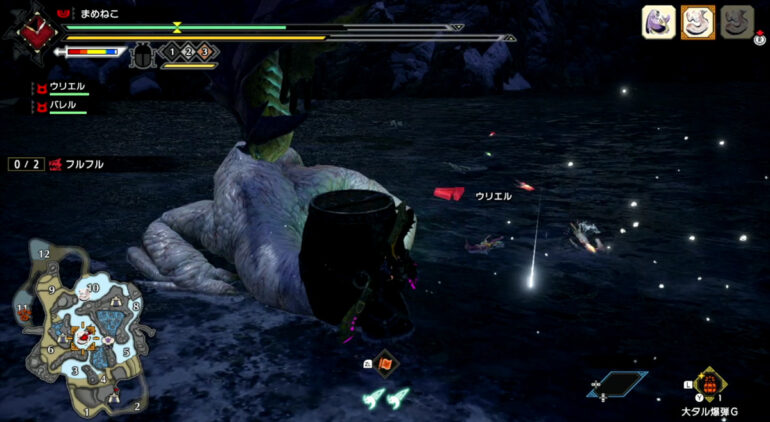
Task: Click the wirebug gauge beetle icon
Action: tap(141, 53)
